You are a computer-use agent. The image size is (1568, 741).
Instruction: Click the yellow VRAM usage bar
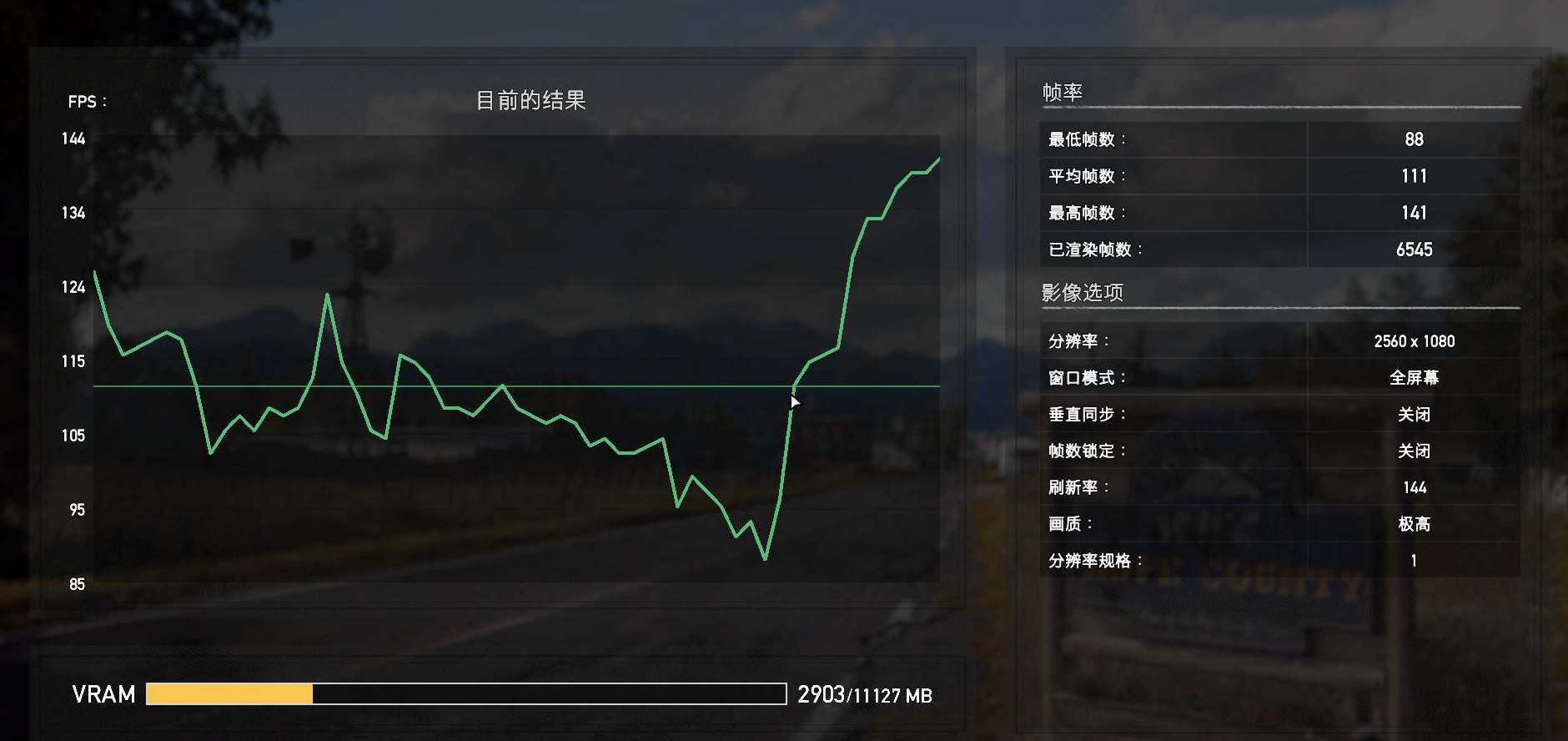point(229,694)
